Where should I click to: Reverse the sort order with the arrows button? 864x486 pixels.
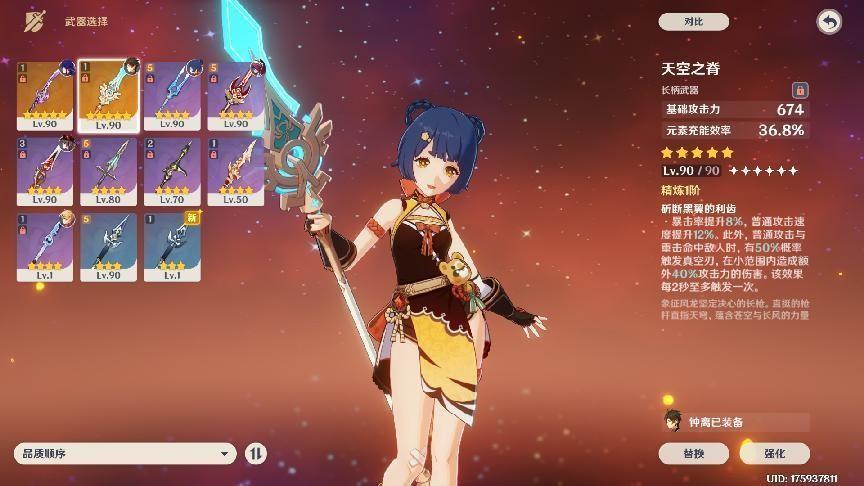point(256,453)
